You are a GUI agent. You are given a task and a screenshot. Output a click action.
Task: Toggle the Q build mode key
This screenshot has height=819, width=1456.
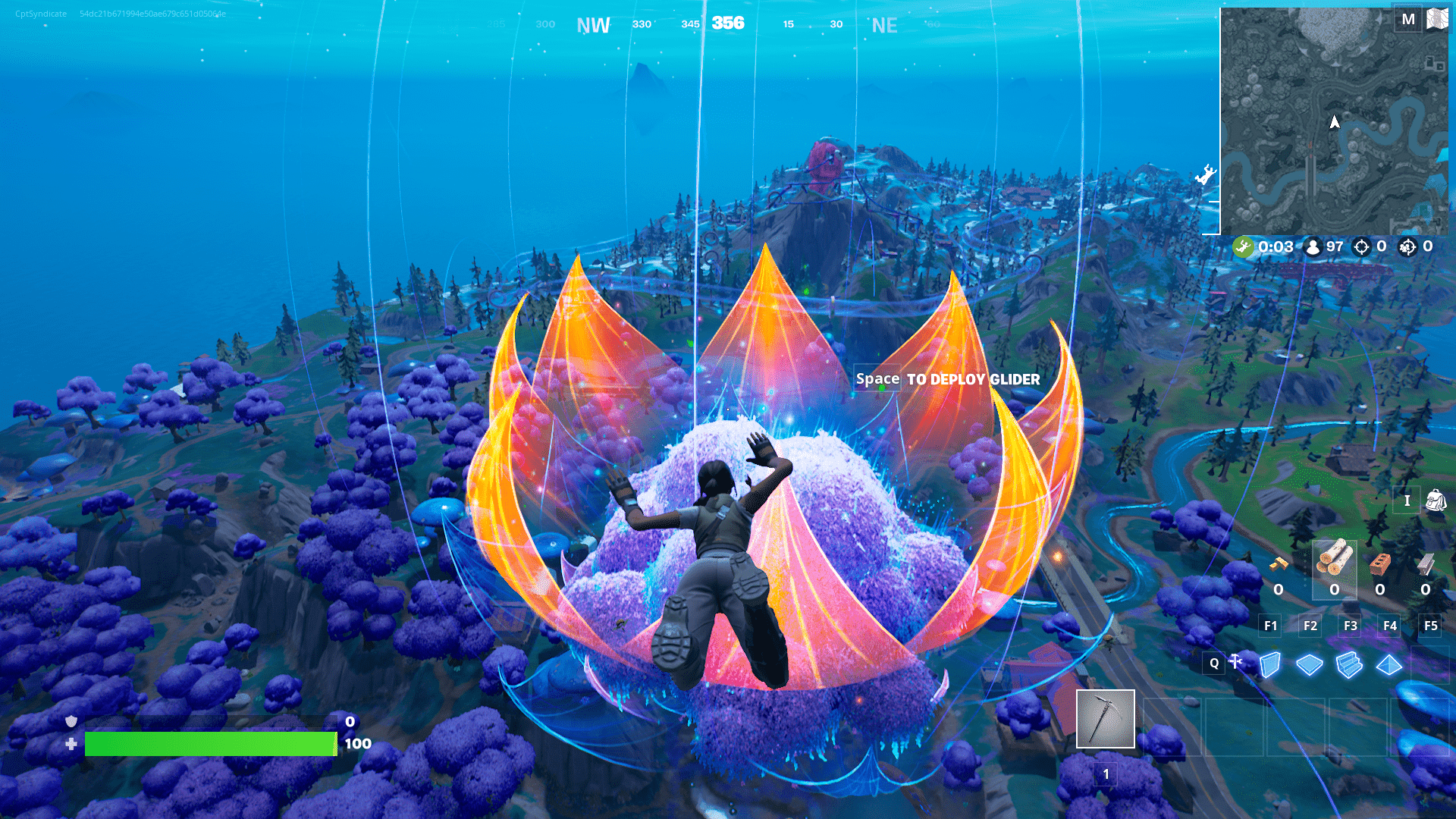(1214, 664)
